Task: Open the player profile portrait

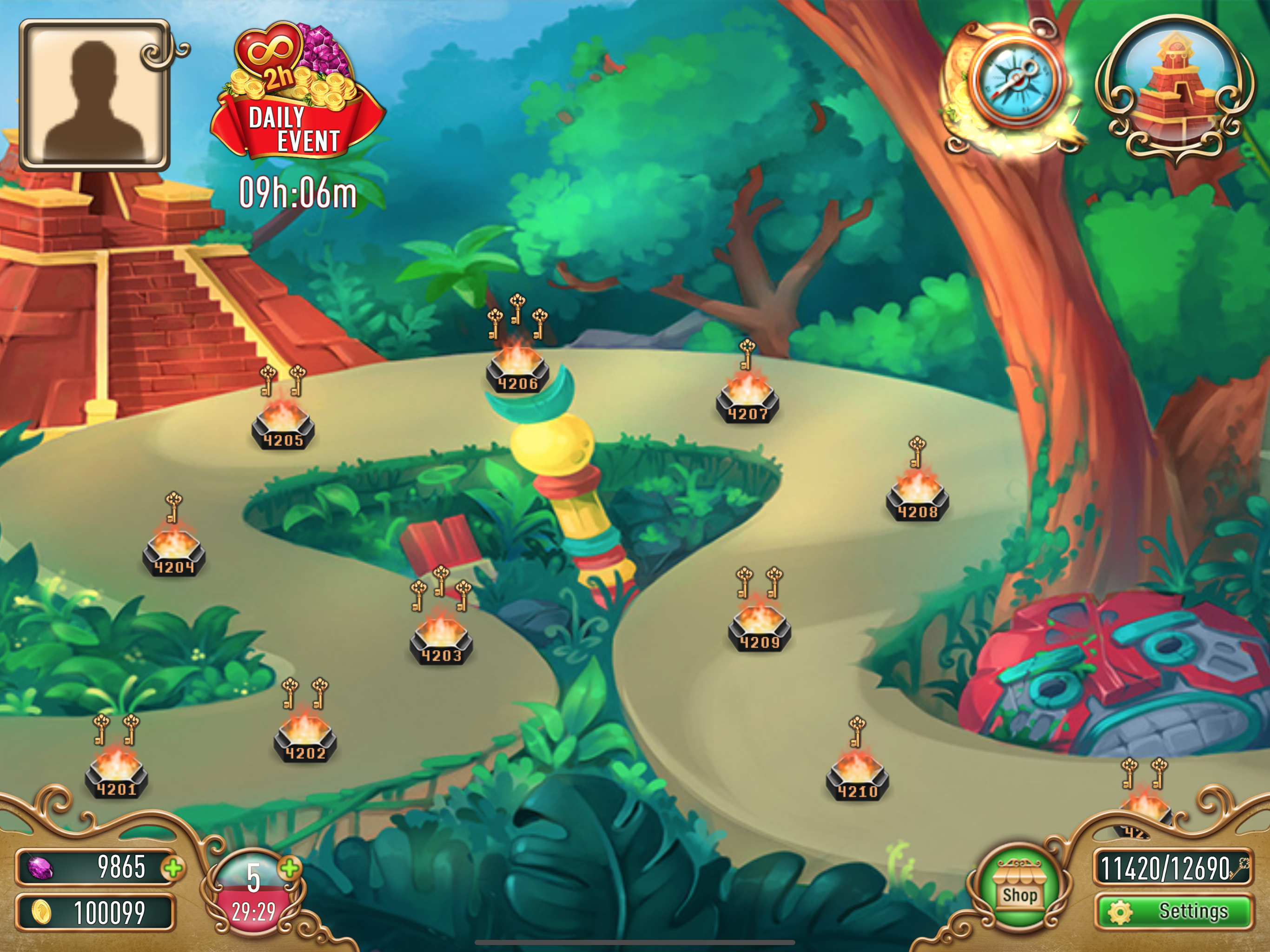Action: pyautogui.click(x=95, y=95)
